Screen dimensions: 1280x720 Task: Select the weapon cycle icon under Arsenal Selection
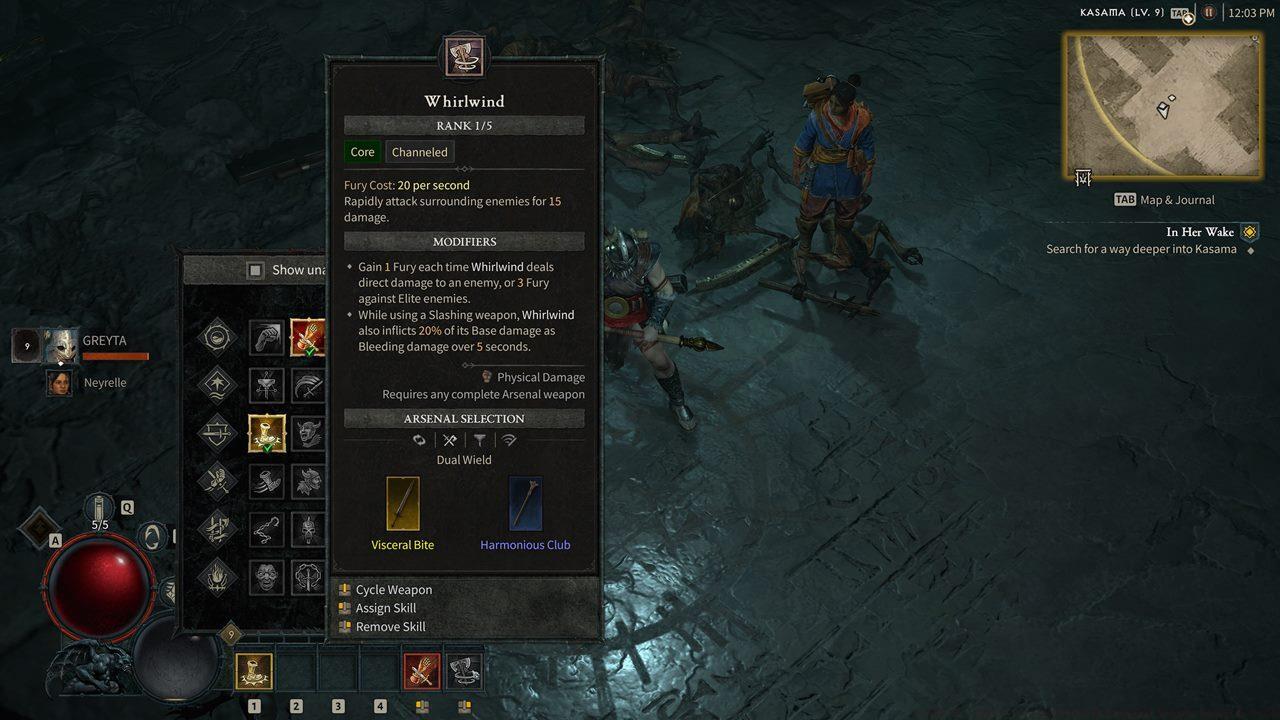point(419,440)
